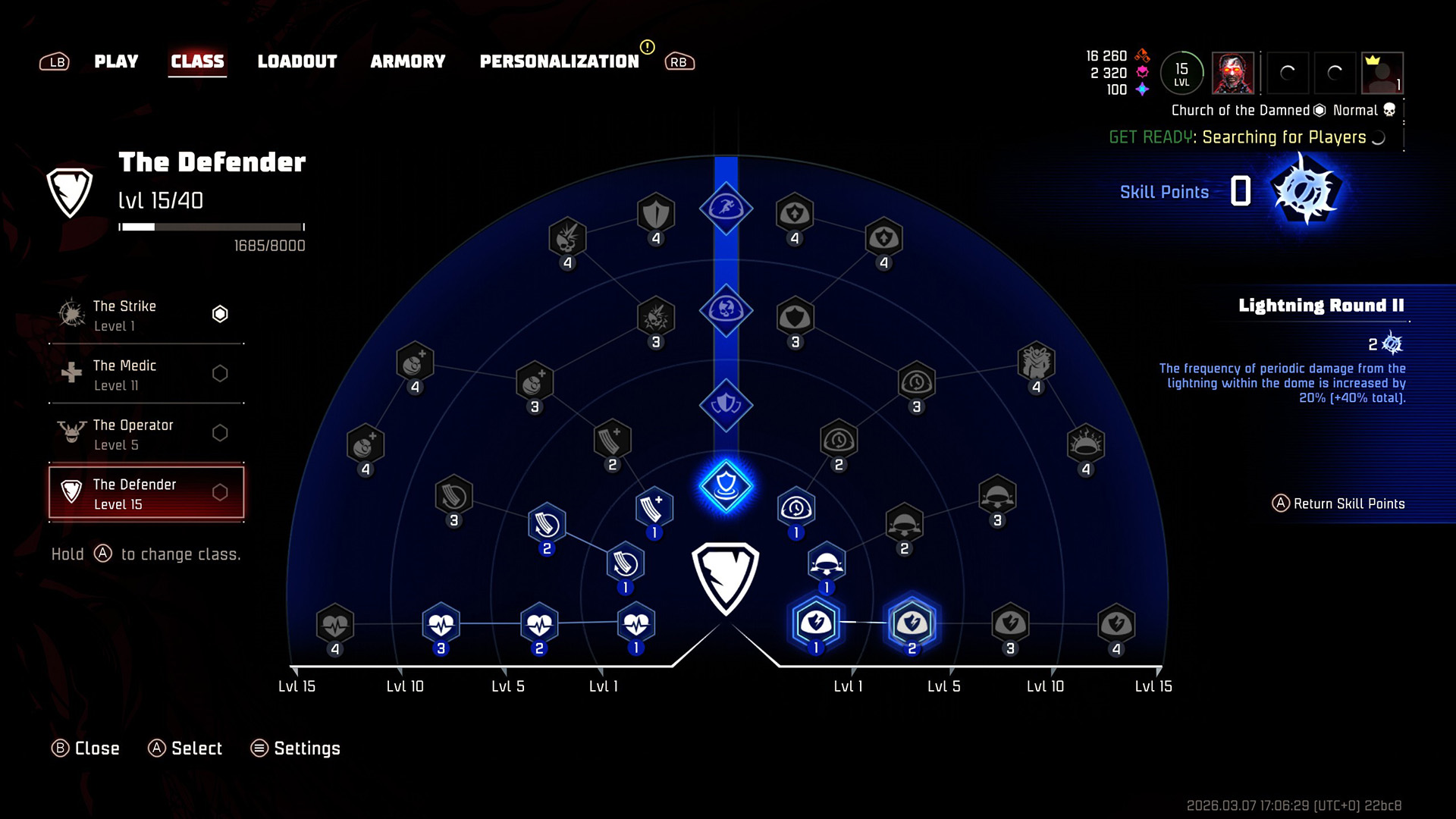Click the Lightning Round II skill with 2 points
Viewport: 1456px width, 819px height.
(x=913, y=622)
